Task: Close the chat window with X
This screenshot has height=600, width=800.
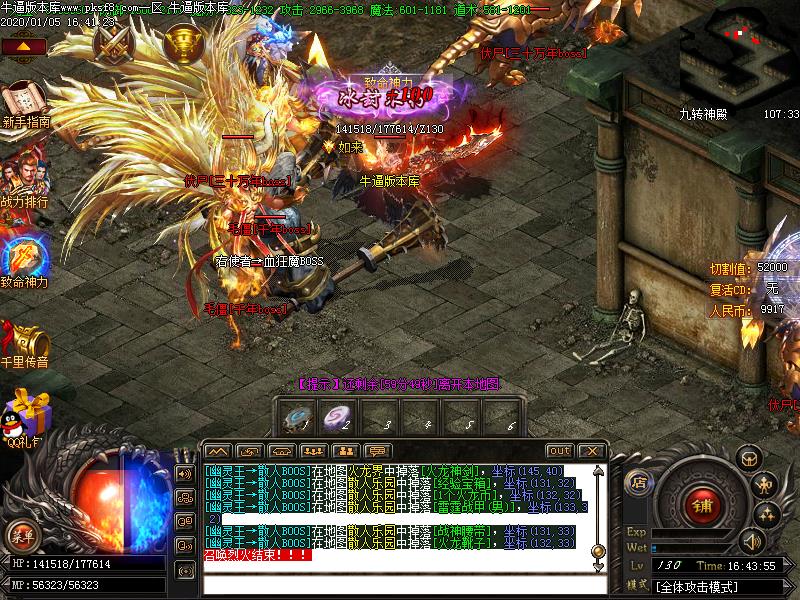Action: pyautogui.click(x=591, y=451)
